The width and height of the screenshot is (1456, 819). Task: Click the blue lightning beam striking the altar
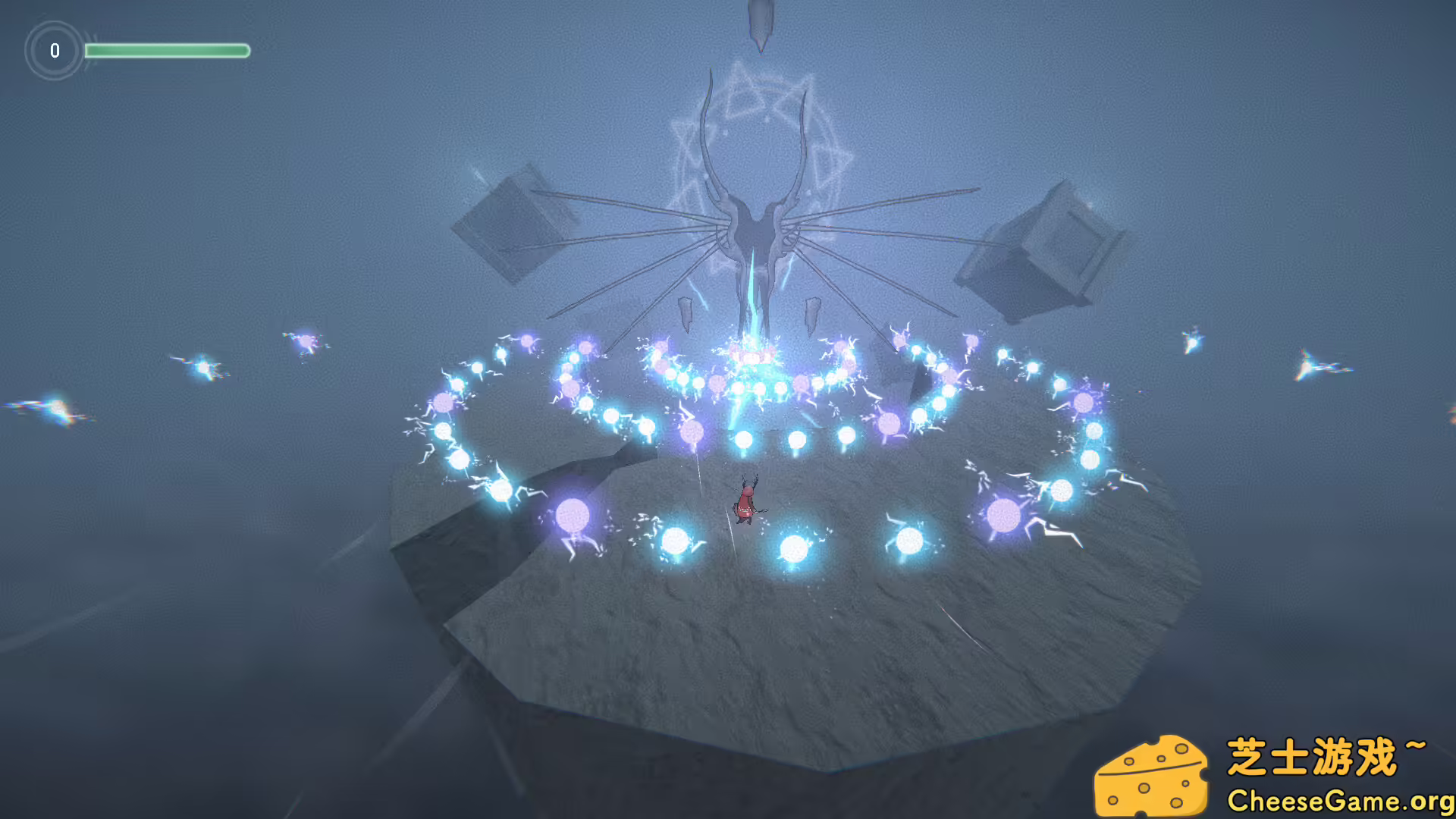(751, 318)
